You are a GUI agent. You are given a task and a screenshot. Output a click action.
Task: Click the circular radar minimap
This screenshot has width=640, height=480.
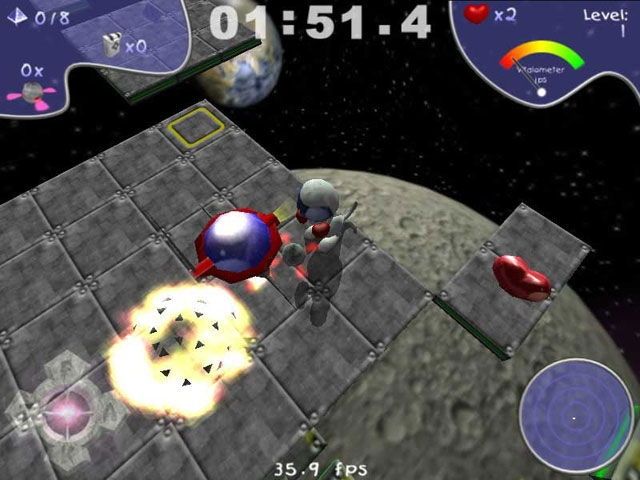[x=574, y=414]
